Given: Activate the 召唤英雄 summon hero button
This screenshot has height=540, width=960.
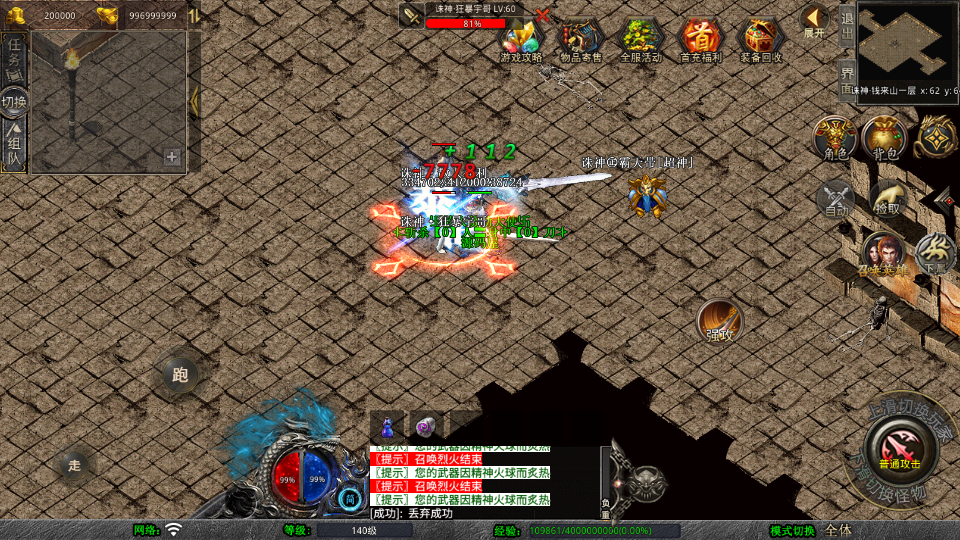Looking at the screenshot, I should pos(883,253).
